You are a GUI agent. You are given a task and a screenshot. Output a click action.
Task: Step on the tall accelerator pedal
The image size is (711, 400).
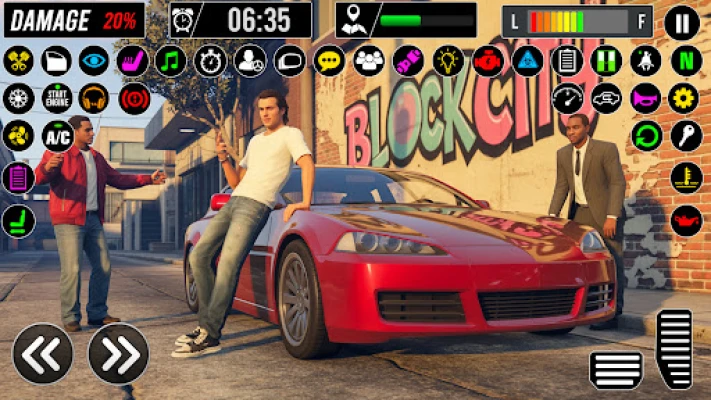click(674, 348)
